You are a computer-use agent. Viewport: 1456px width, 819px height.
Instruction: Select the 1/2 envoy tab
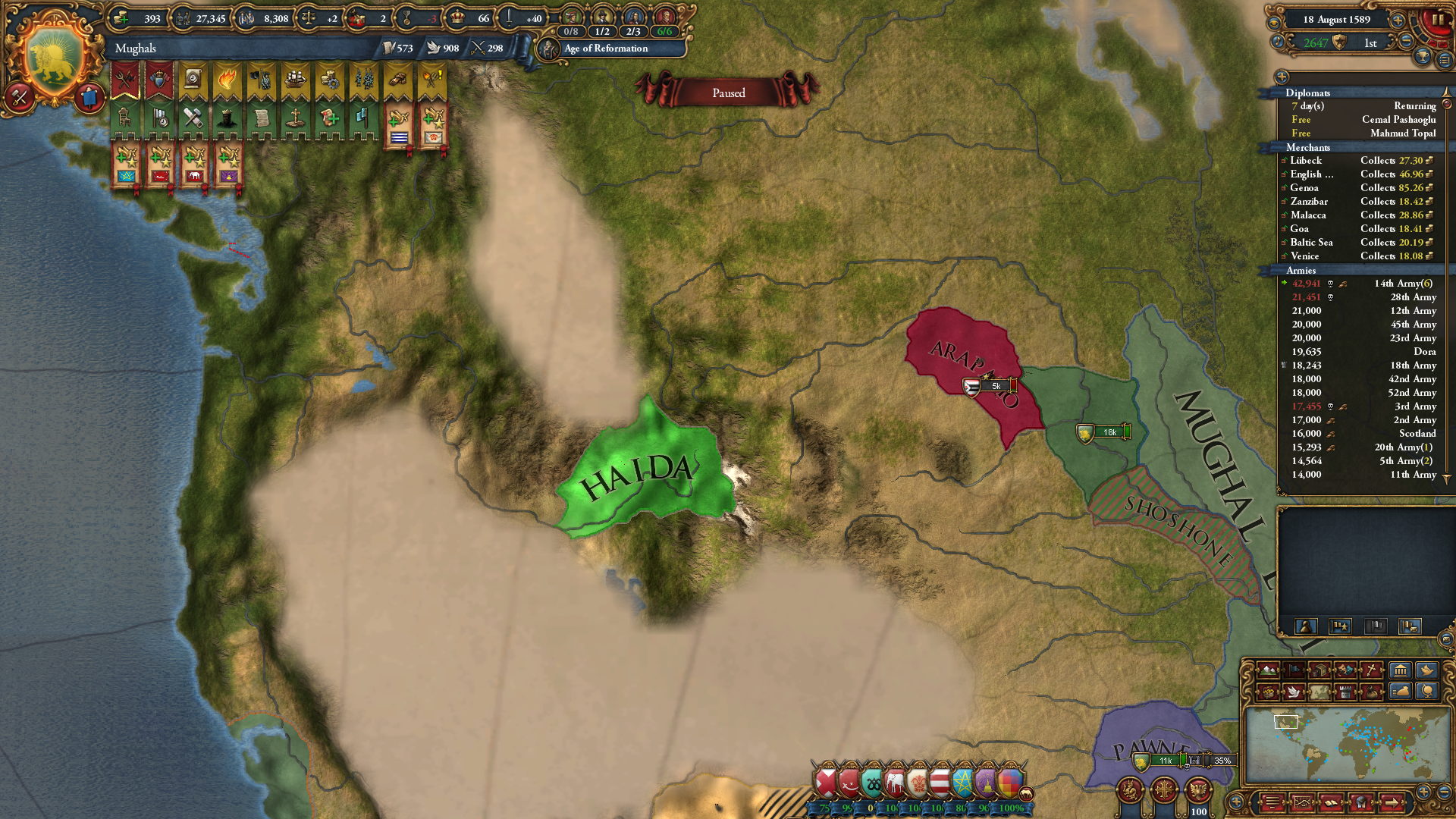pyautogui.click(x=603, y=32)
